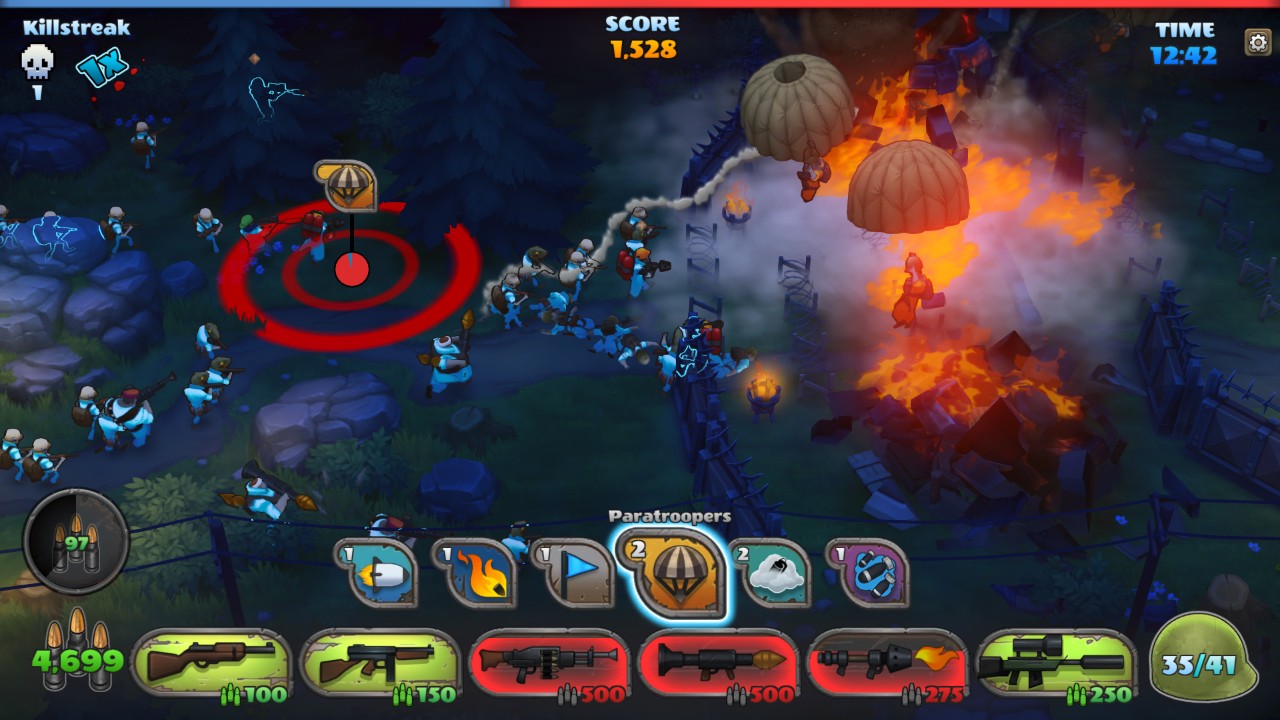Open the settings gear menu
The width and height of the screenshot is (1280, 720).
point(1257,42)
